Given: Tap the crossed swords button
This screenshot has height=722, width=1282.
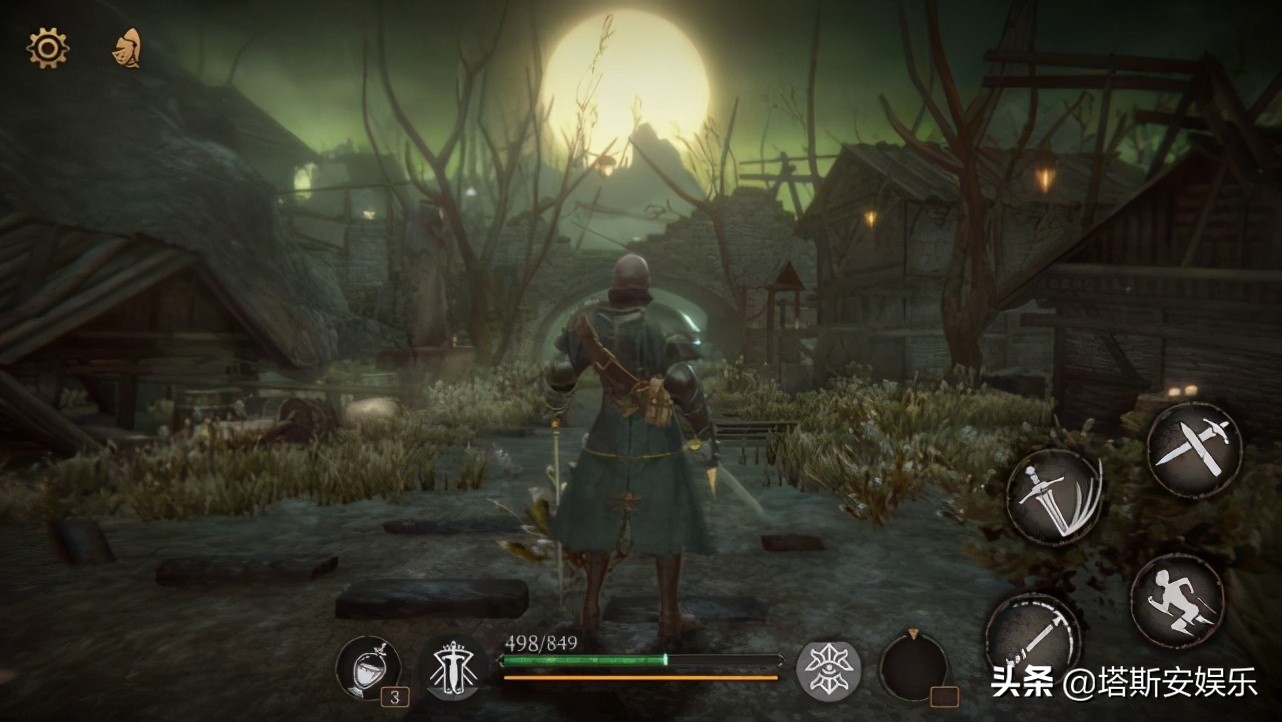Looking at the screenshot, I should point(1193,450).
